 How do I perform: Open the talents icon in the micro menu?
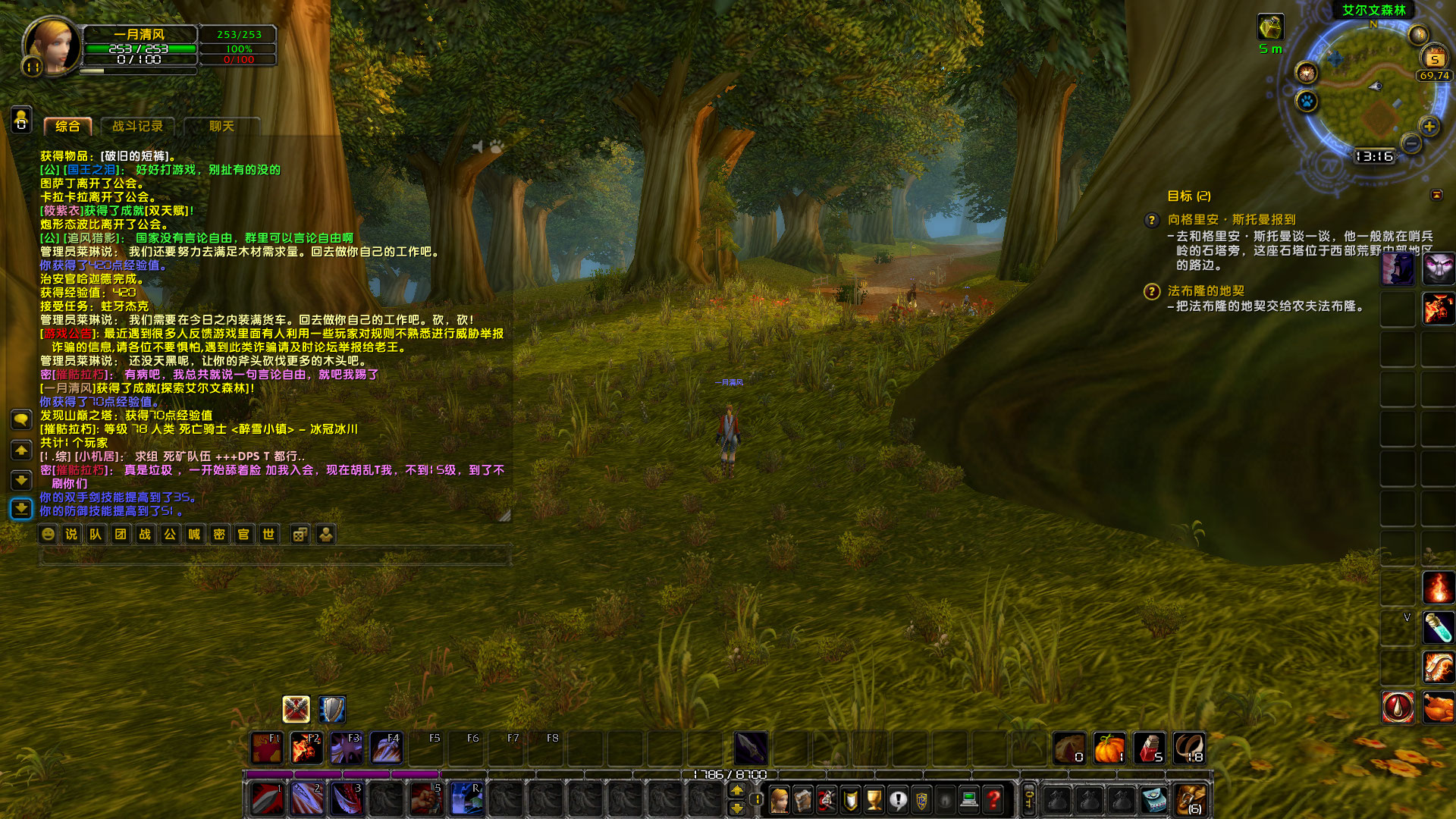click(x=826, y=799)
